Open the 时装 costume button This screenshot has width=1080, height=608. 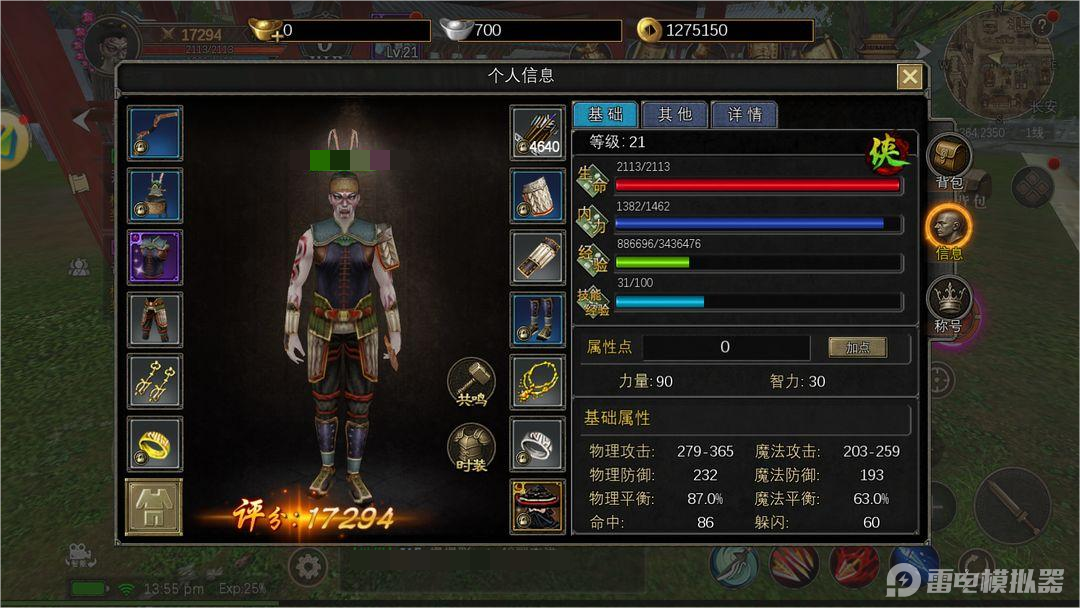coord(471,448)
